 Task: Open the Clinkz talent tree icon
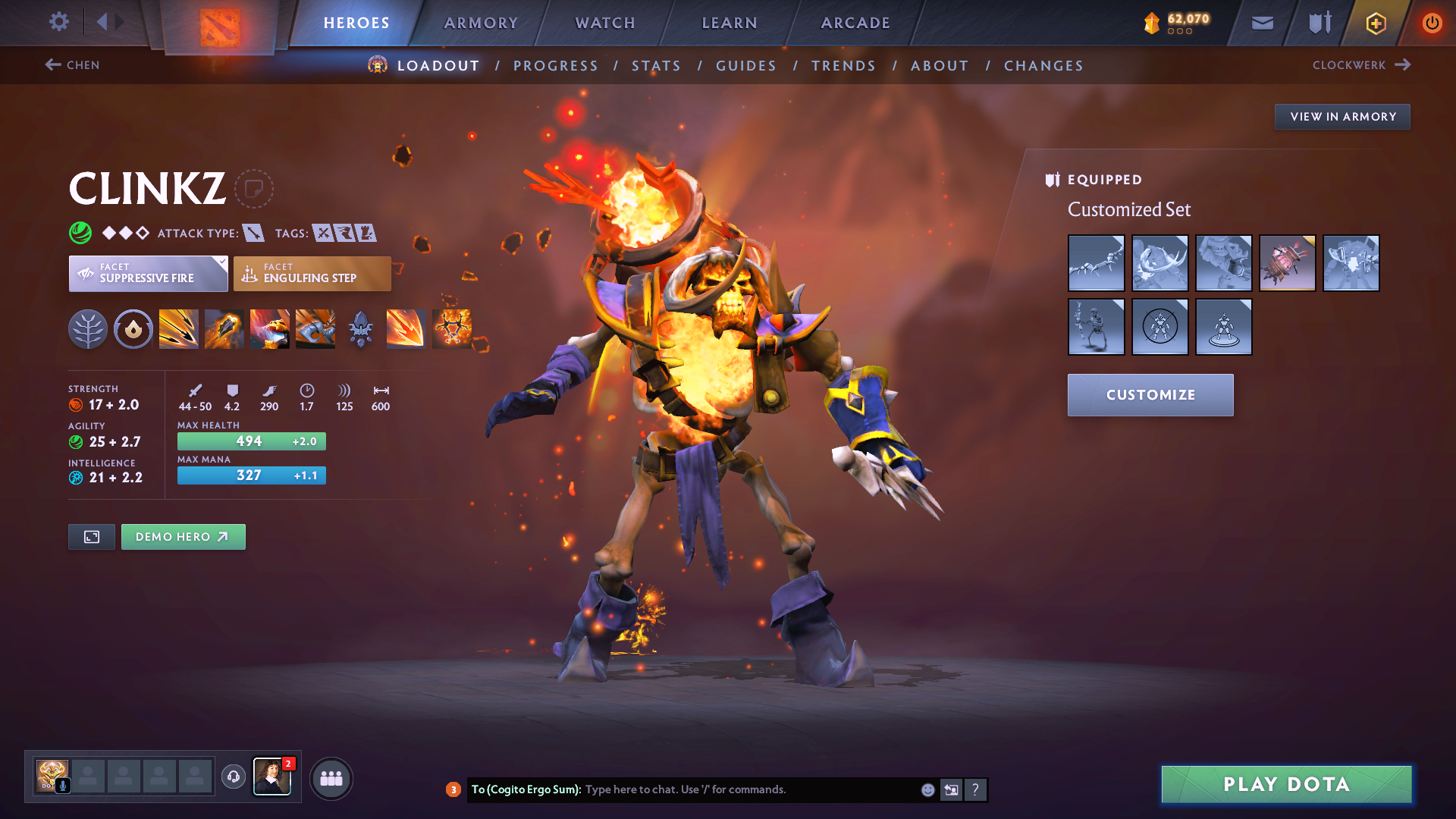[x=88, y=328]
